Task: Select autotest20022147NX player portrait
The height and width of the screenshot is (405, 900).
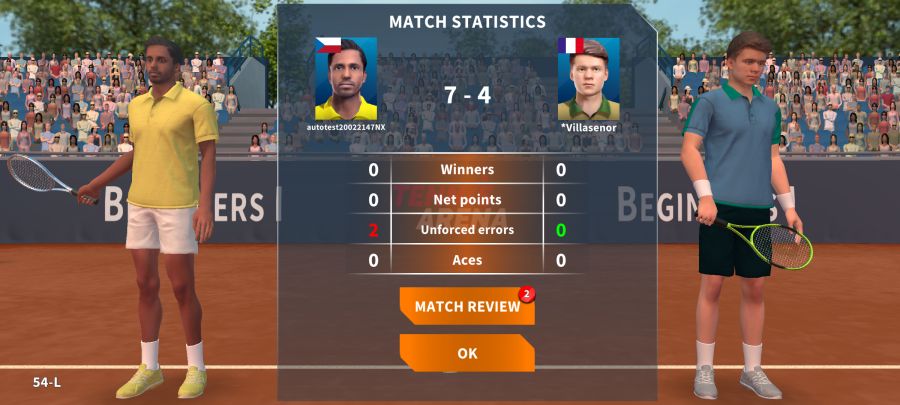Action: 346,79
